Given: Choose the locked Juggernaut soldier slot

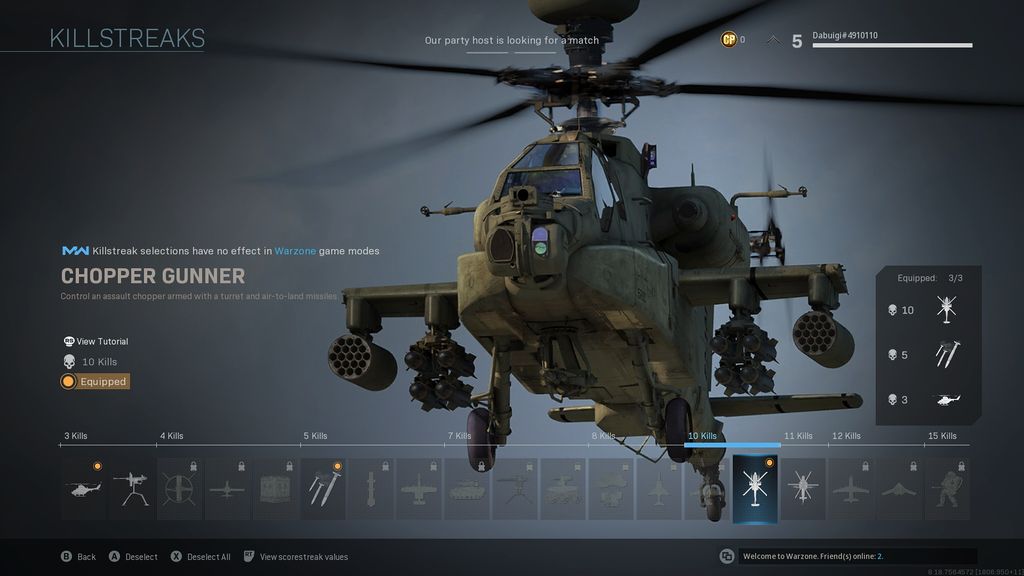Looking at the screenshot, I should tap(947, 489).
